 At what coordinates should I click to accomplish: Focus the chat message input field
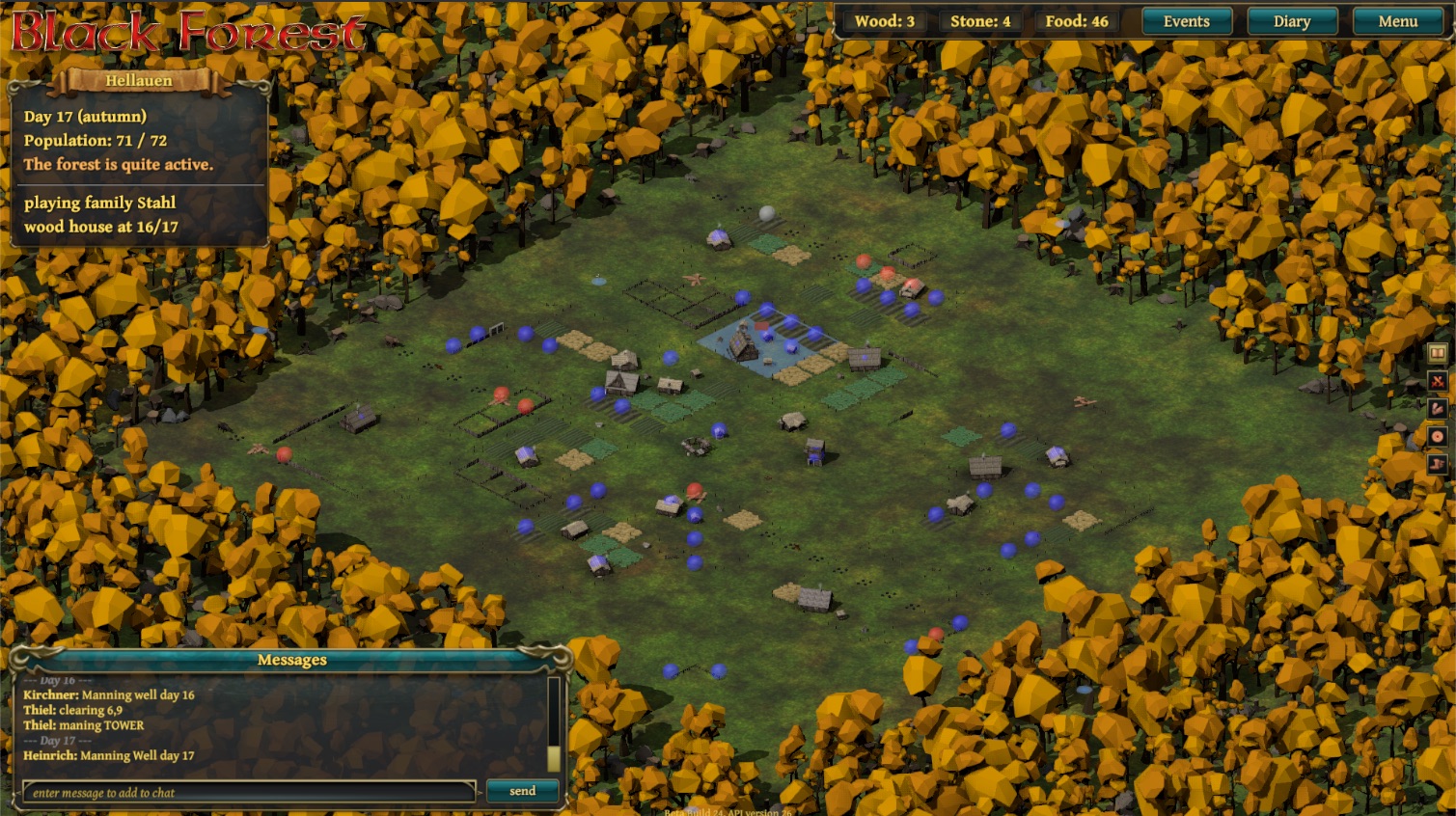click(249, 792)
